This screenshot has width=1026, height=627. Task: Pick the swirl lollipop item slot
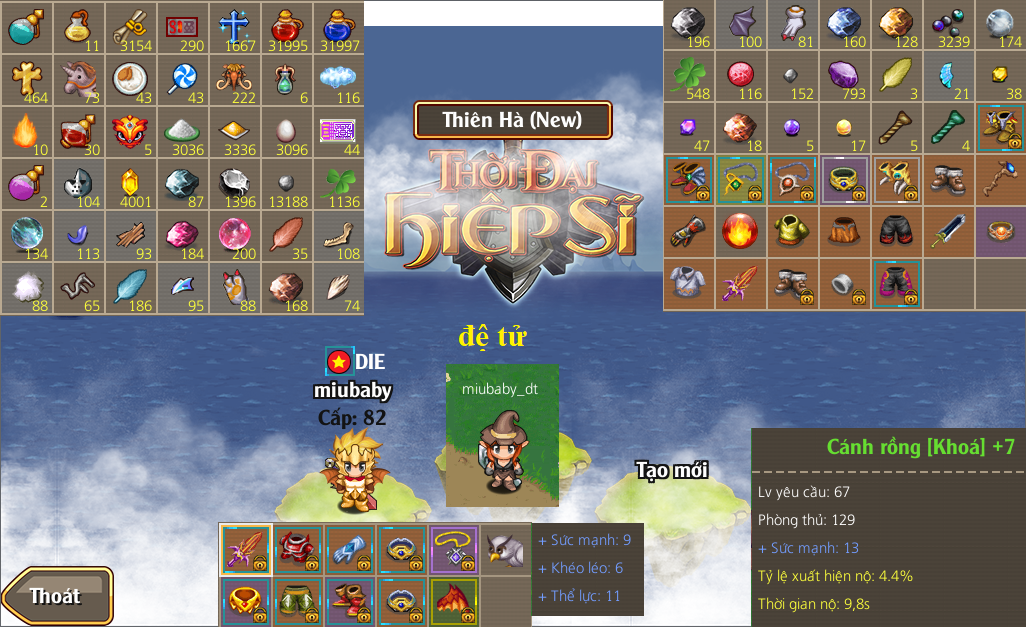[182, 79]
